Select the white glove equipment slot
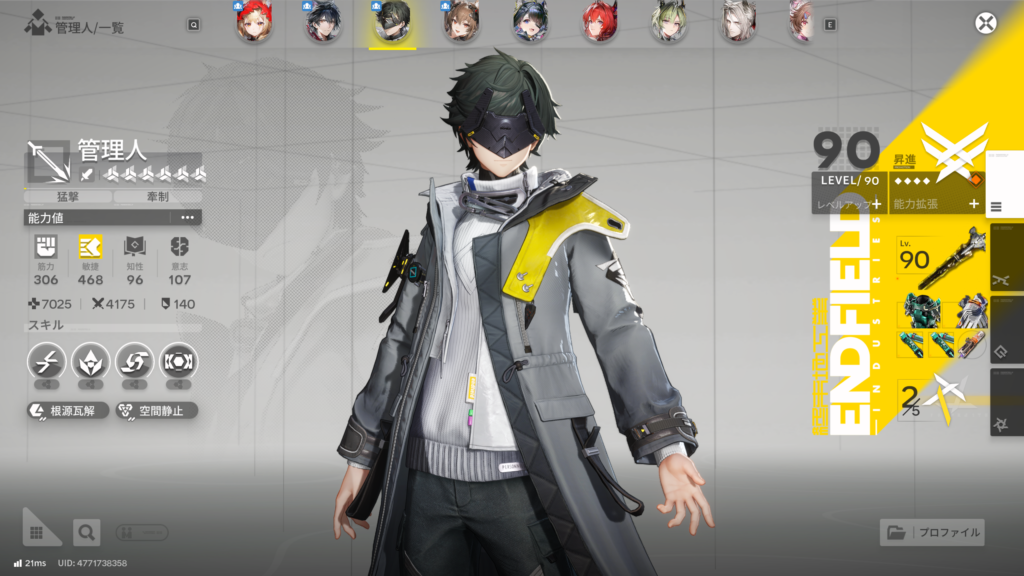Viewport: 1024px width, 576px height. pos(970,310)
